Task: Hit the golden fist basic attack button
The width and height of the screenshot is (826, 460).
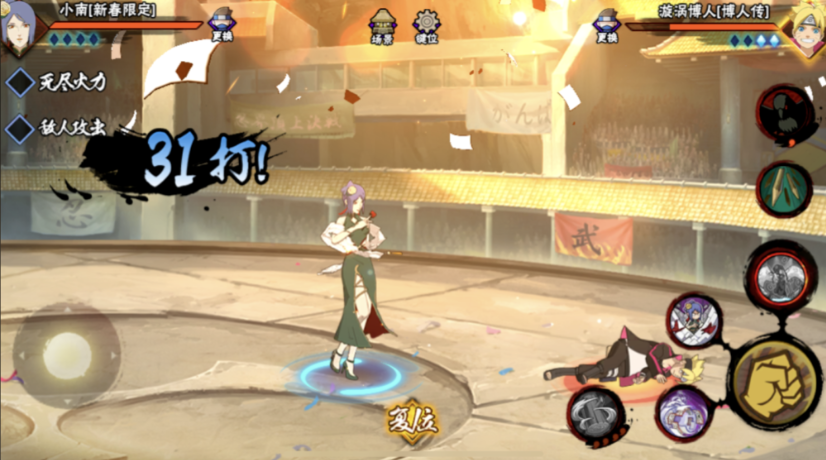Action: (774, 381)
